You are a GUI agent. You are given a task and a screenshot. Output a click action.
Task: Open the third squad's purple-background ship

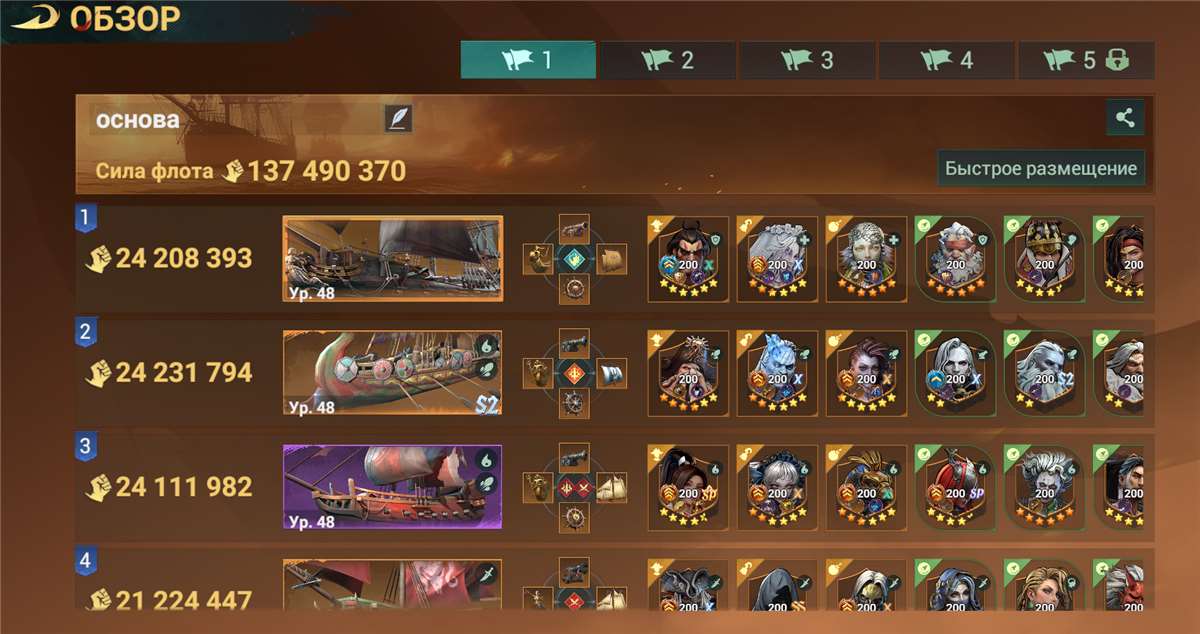392,487
